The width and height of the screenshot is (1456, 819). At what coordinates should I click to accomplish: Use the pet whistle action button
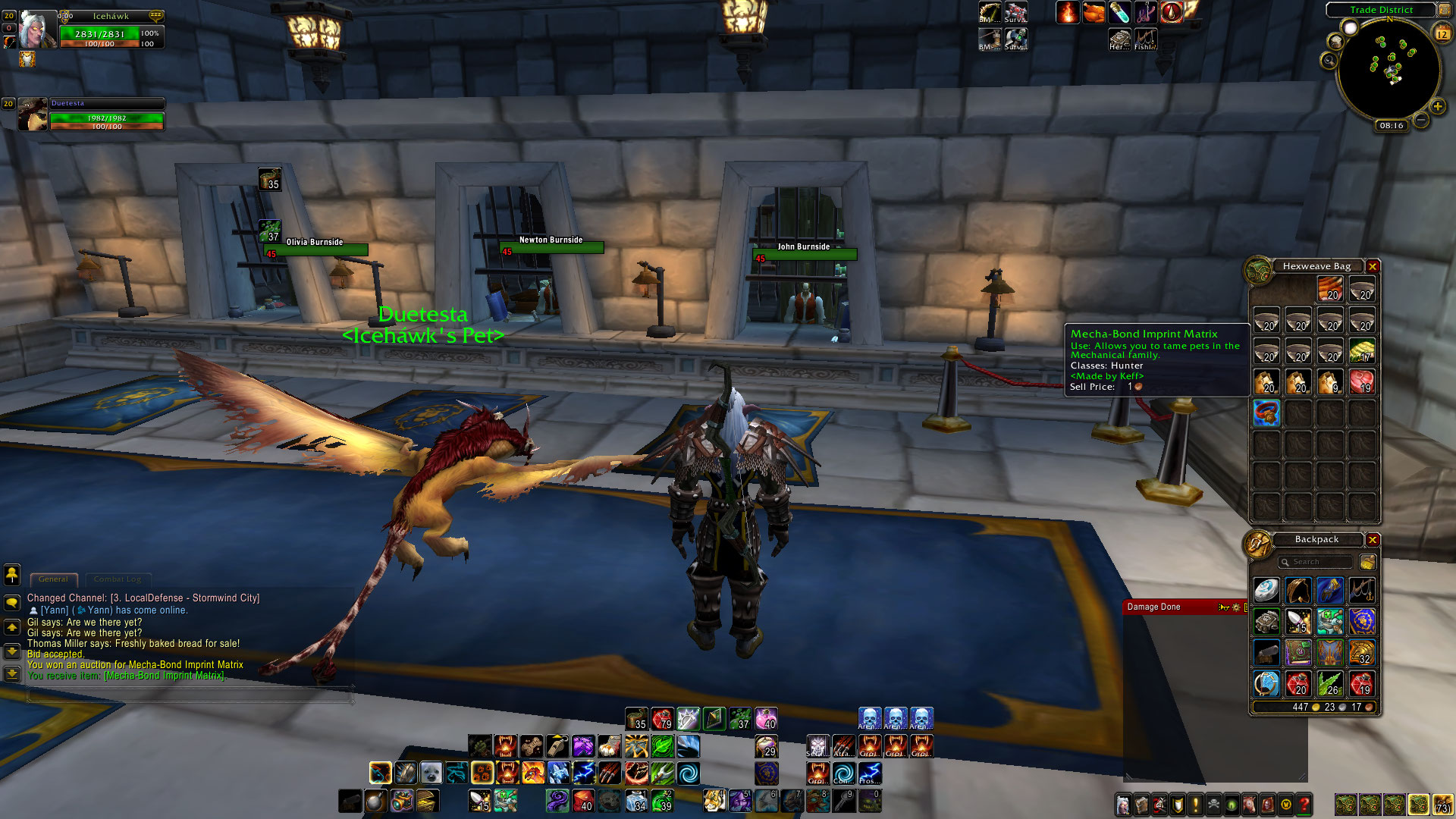tap(558, 746)
